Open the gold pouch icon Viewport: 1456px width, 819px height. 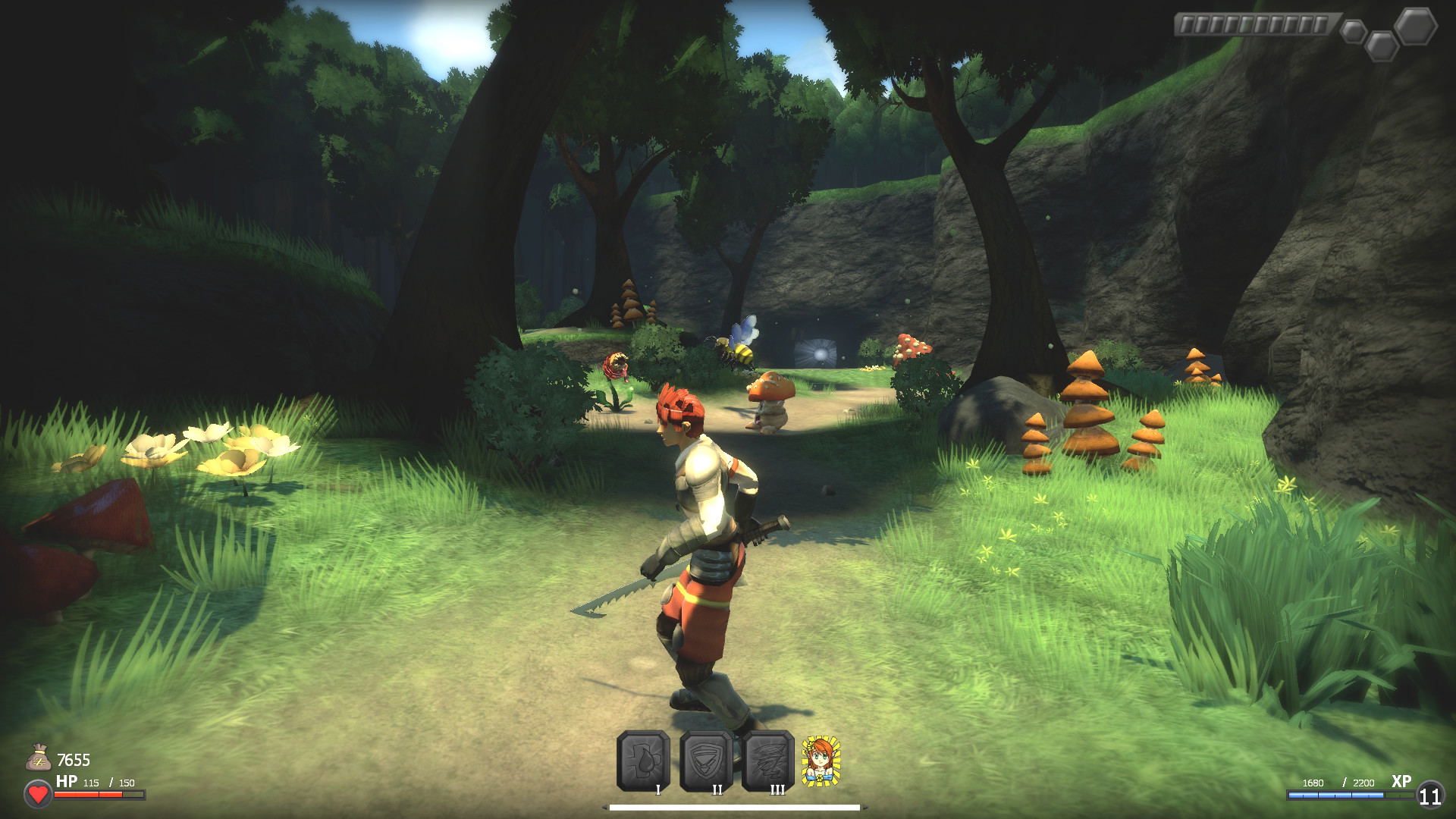pos(38,758)
